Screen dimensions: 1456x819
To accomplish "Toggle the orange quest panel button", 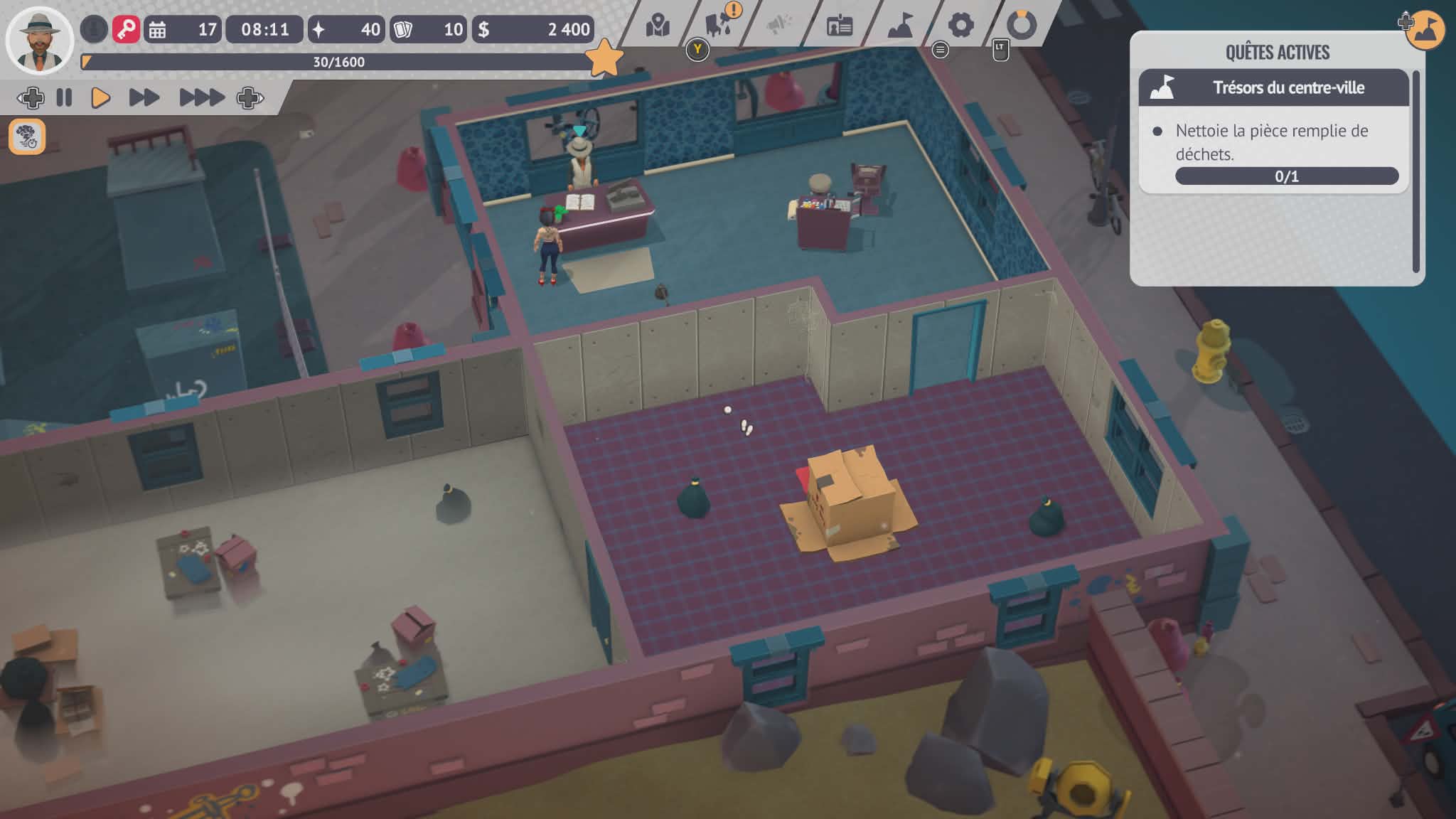I will click(1425, 29).
